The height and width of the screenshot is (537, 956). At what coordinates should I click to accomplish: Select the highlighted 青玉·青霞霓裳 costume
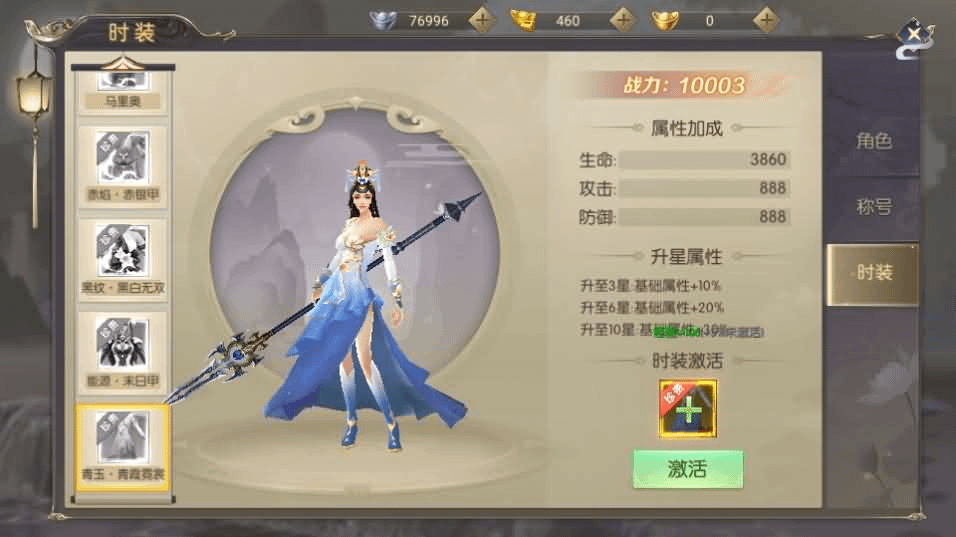(x=122, y=445)
